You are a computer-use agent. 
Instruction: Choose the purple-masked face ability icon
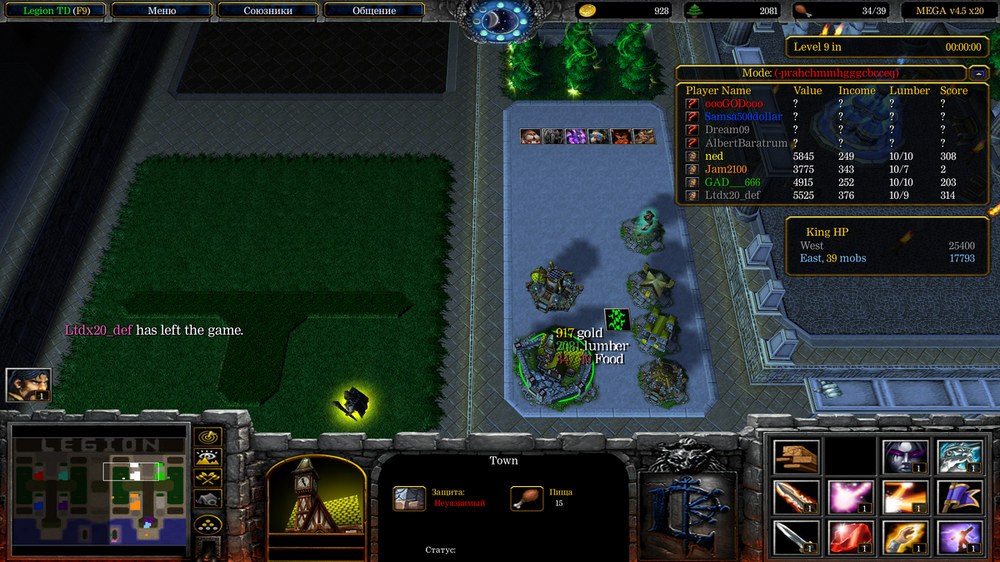(x=904, y=456)
